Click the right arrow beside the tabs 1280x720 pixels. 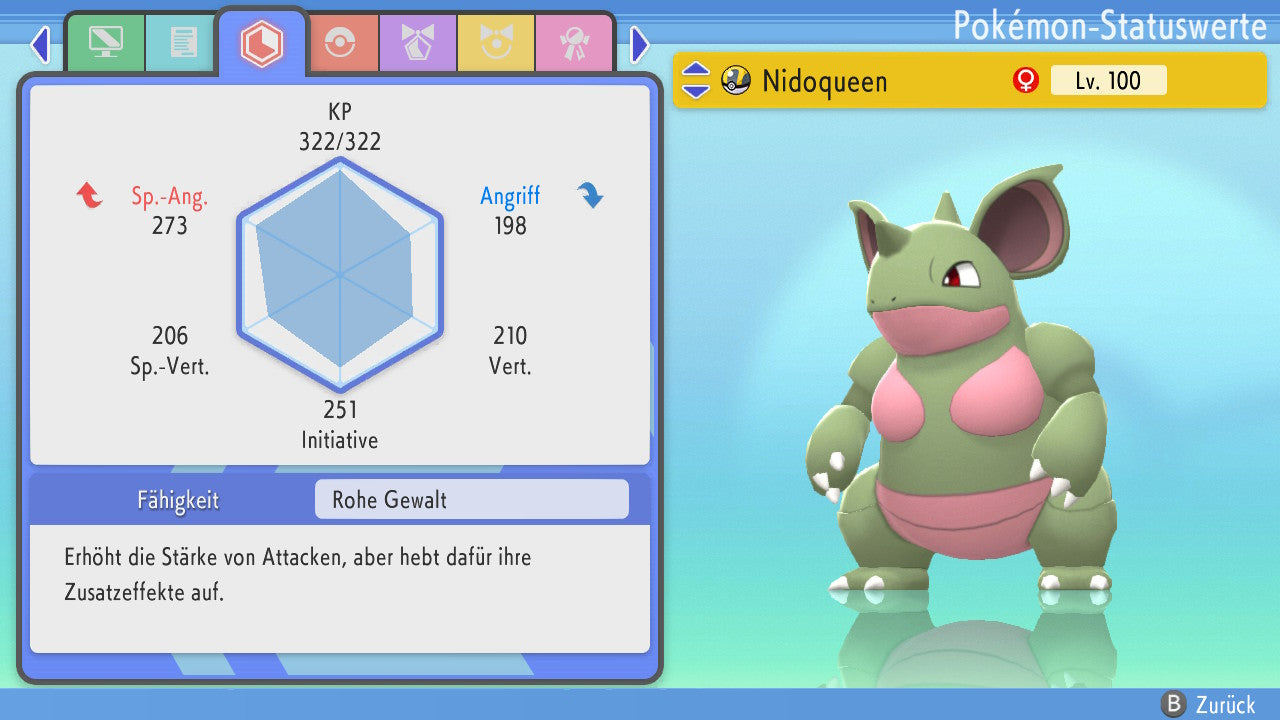click(640, 44)
